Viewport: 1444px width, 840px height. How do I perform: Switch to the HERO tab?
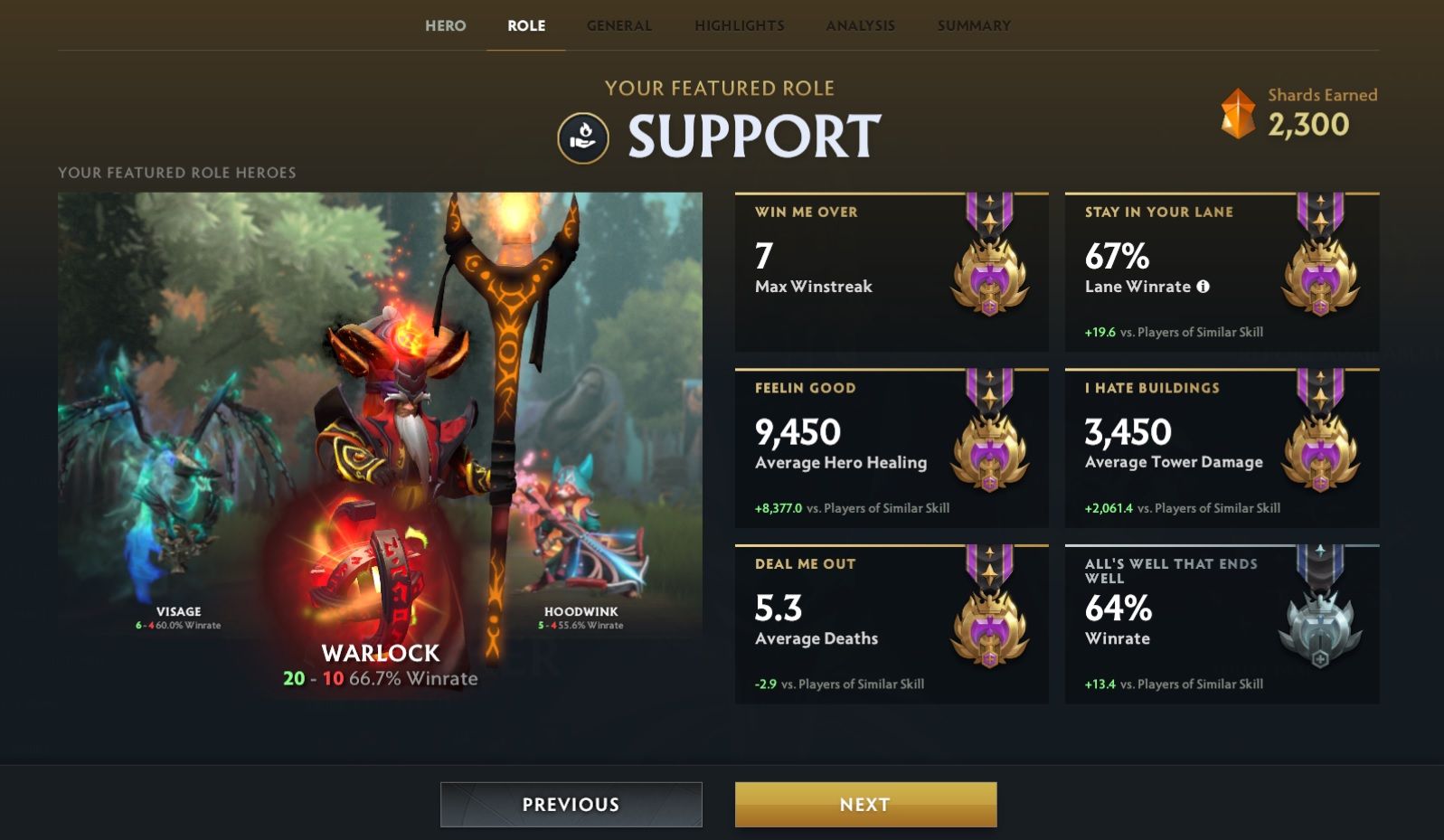click(x=446, y=25)
